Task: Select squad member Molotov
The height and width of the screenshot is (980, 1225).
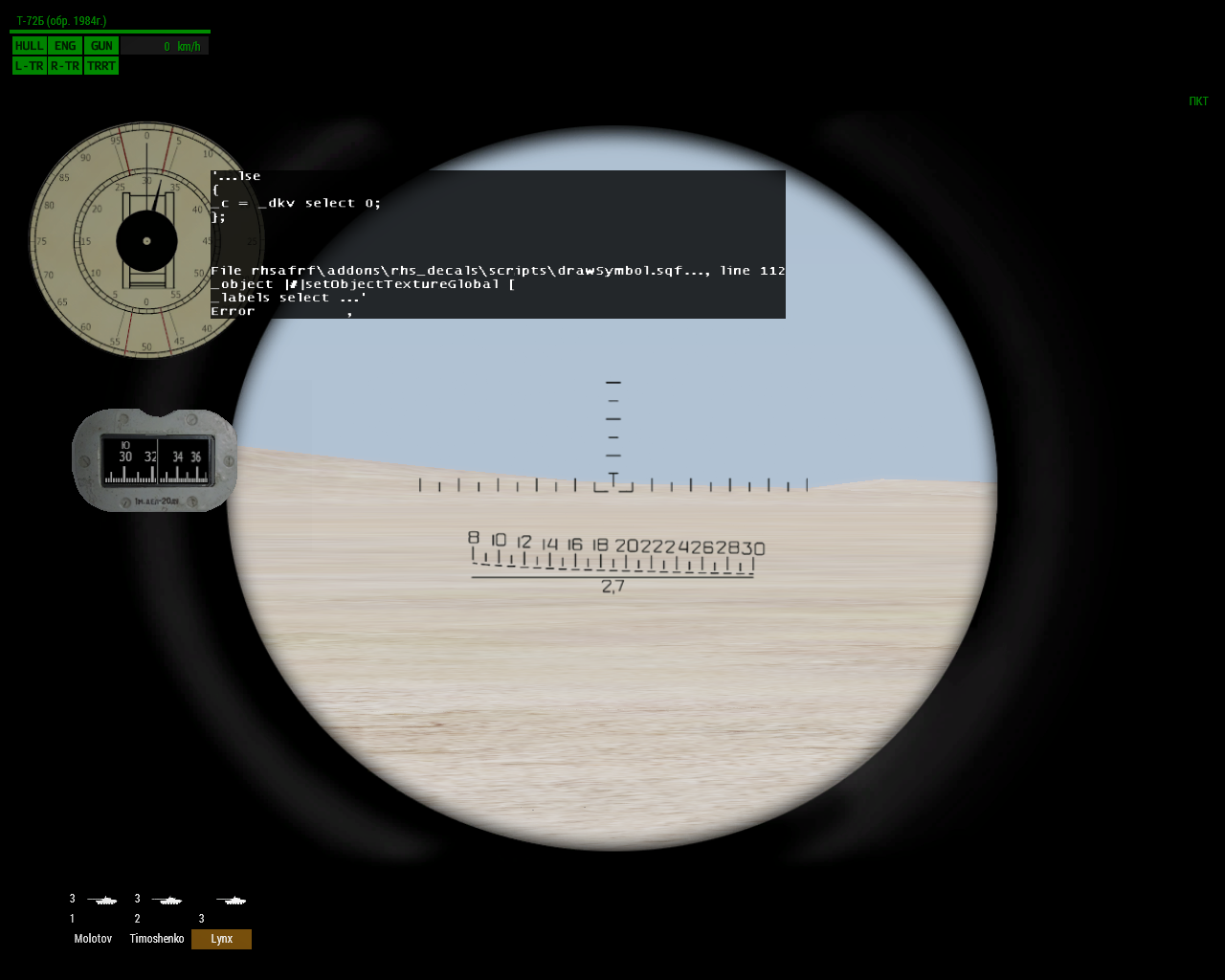Action: [x=93, y=939]
